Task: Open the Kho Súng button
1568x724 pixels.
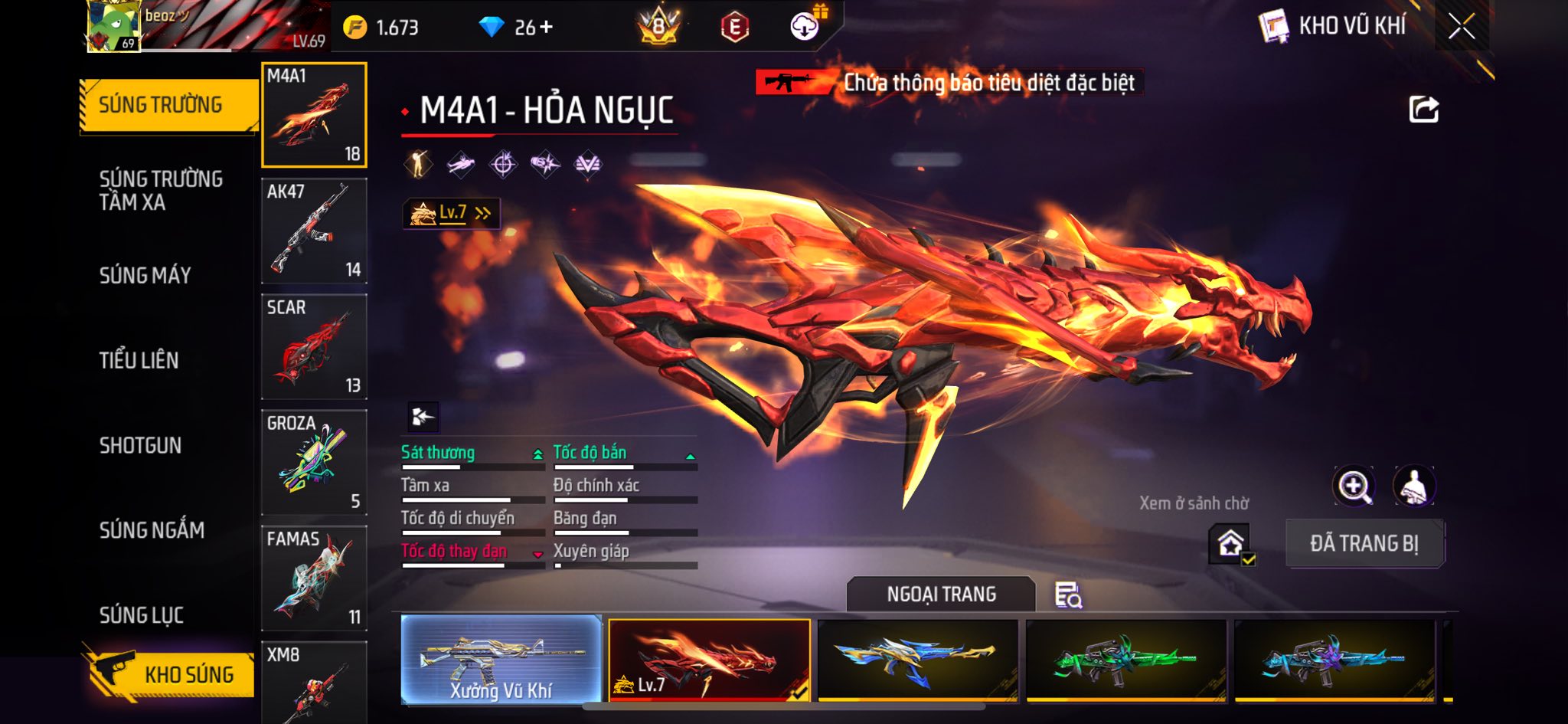Action: coord(168,673)
